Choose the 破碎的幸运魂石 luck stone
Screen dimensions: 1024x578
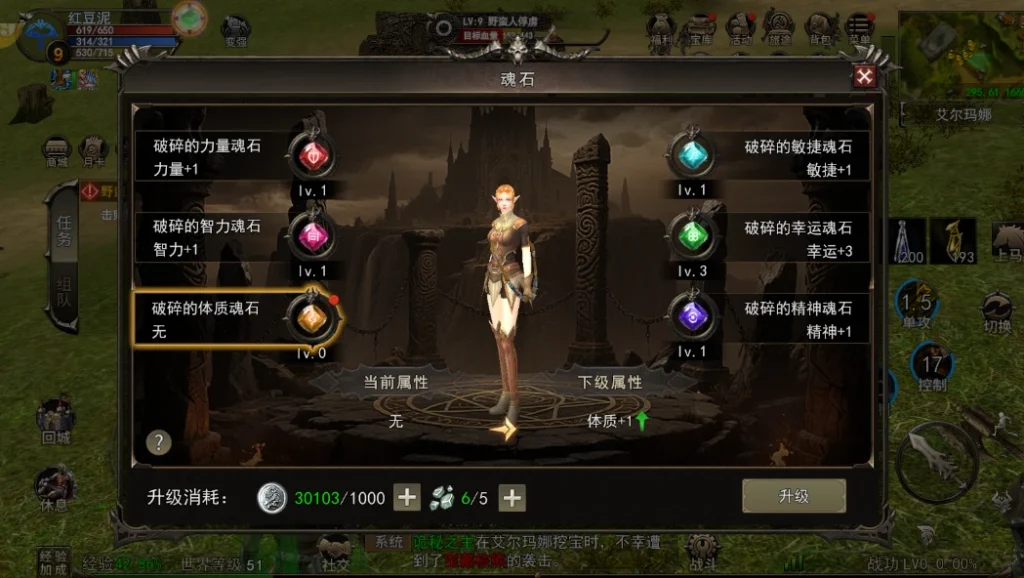692,237
